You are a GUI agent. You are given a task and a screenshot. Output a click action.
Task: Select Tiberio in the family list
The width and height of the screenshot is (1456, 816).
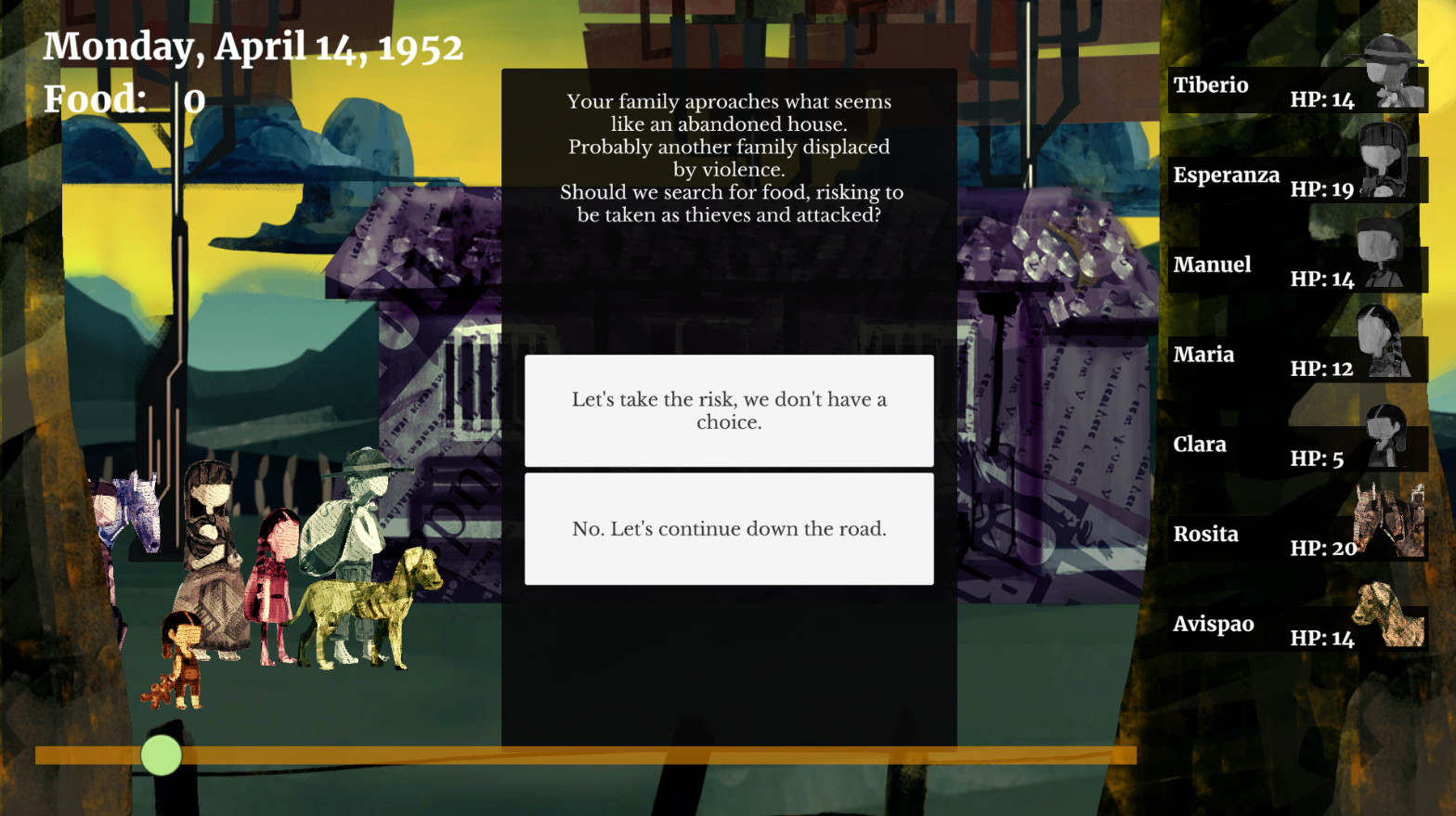click(x=1296, y=90)
